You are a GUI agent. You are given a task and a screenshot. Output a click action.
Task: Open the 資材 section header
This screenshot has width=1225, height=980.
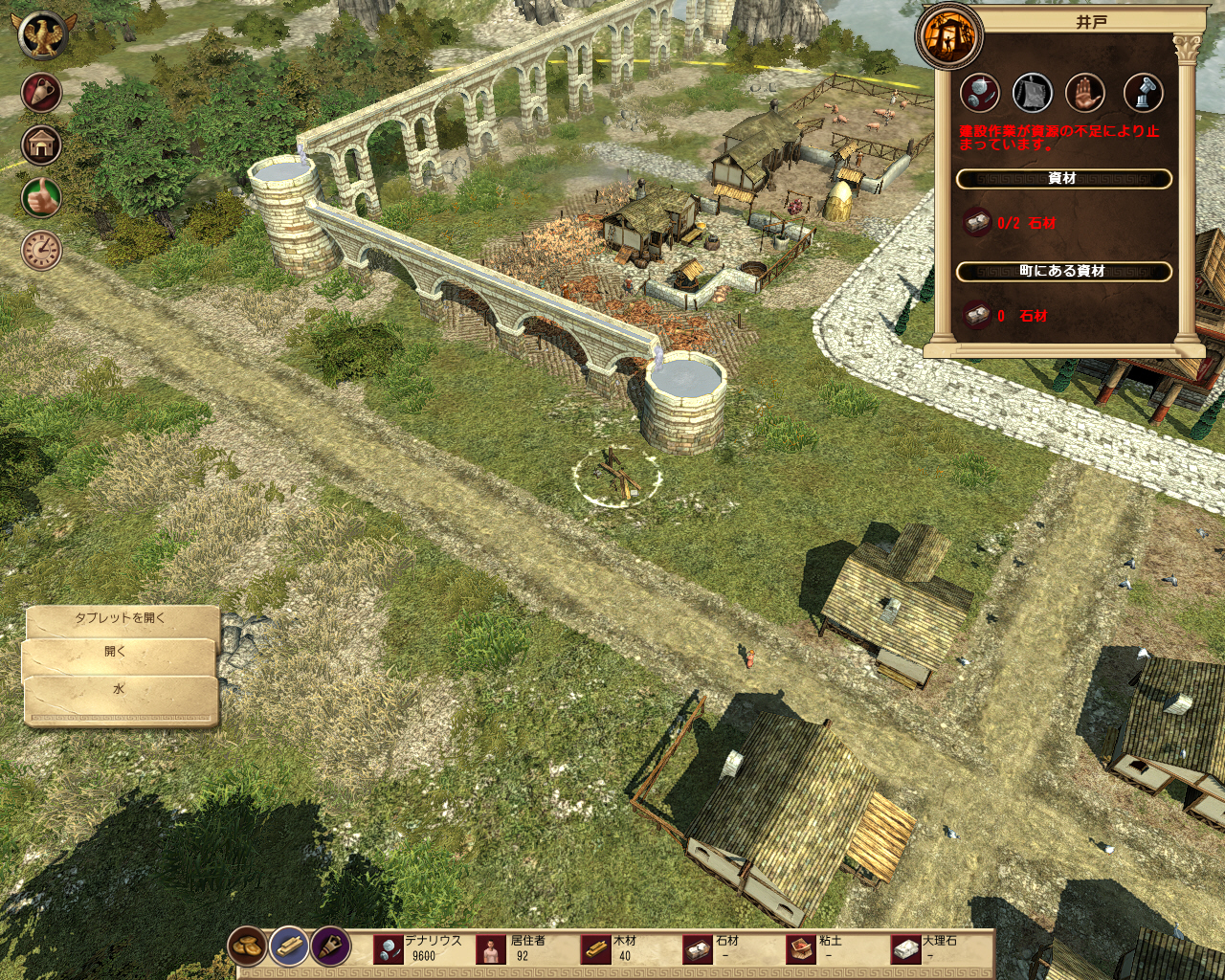coord(1063,179)
